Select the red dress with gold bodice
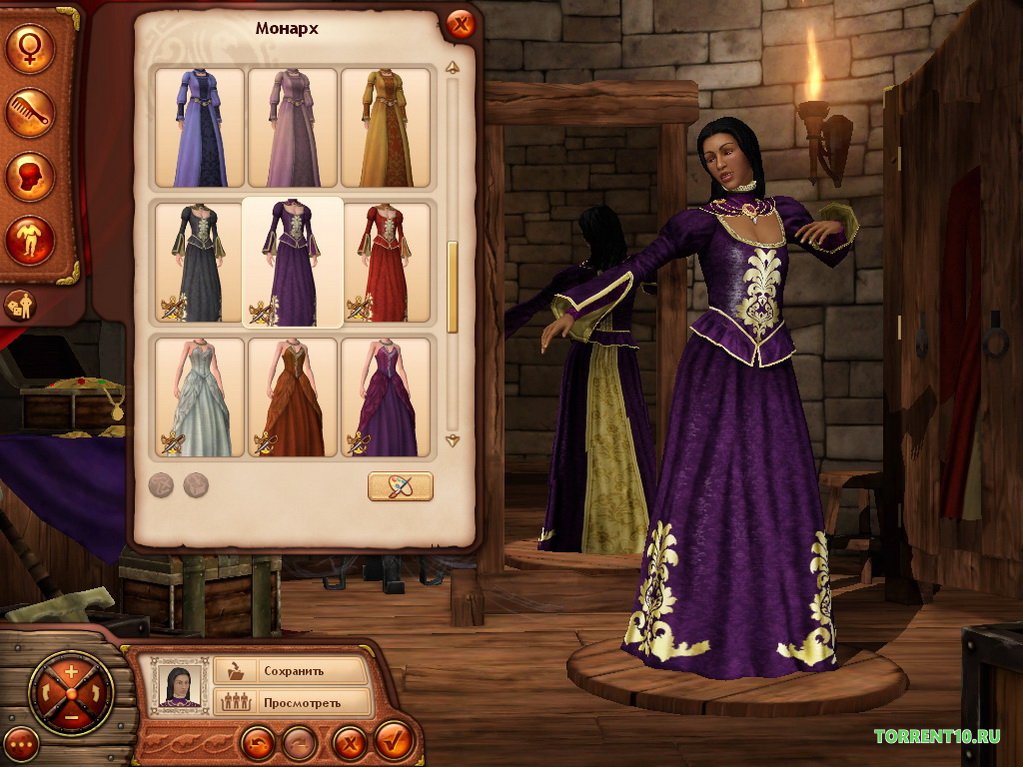Screen dimensions: 1023x767 click(x=385, y=262)
